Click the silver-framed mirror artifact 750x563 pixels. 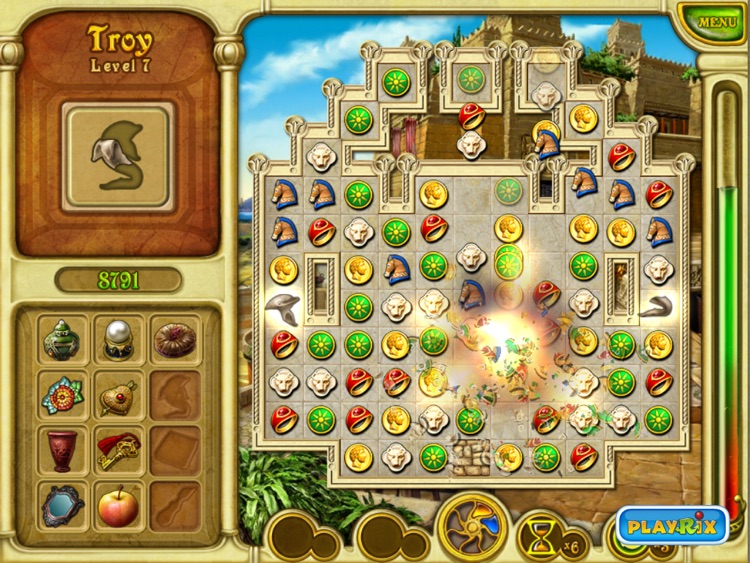(x=65, y=506)
